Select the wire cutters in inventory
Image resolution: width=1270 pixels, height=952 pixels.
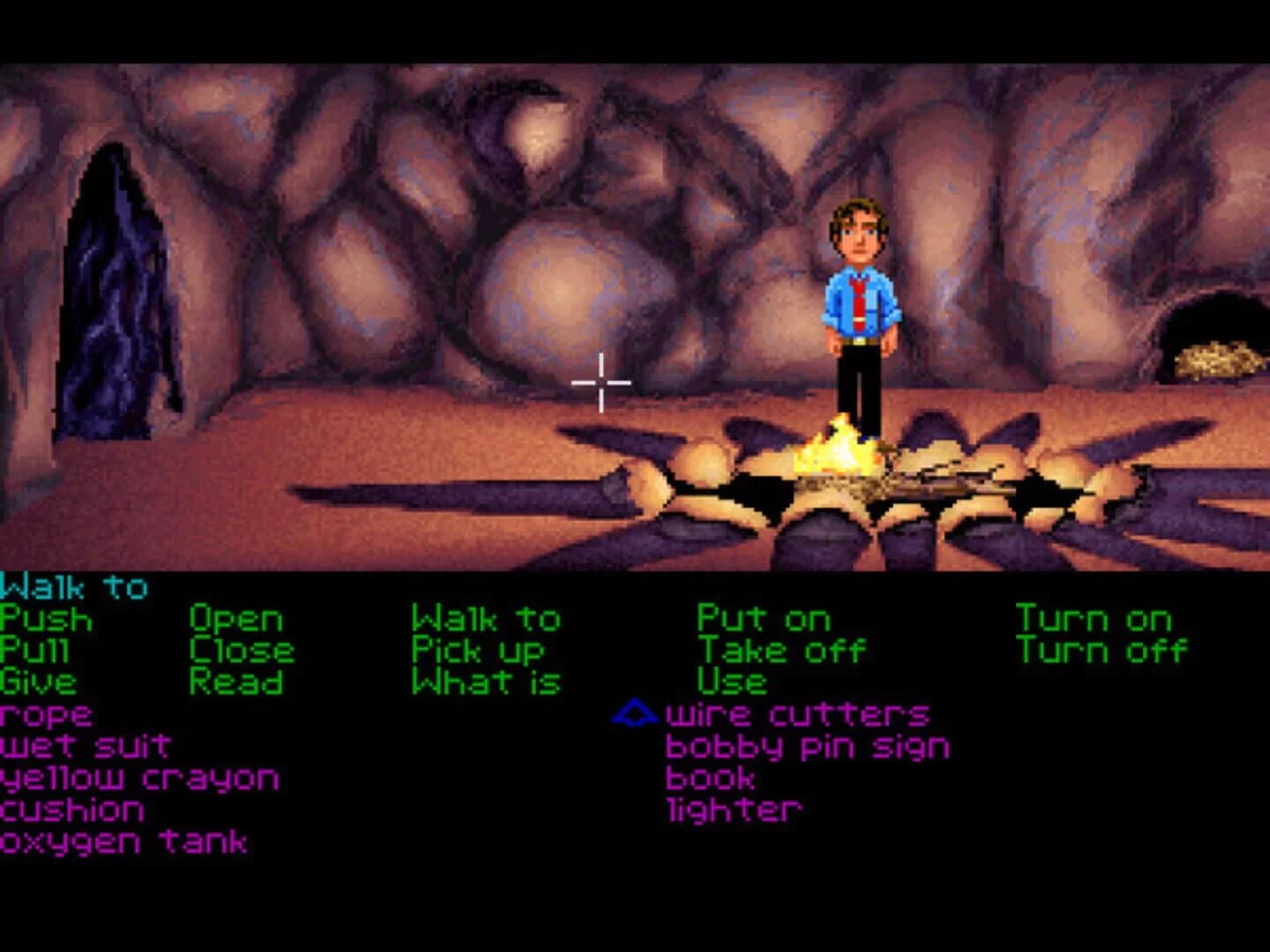798,713
